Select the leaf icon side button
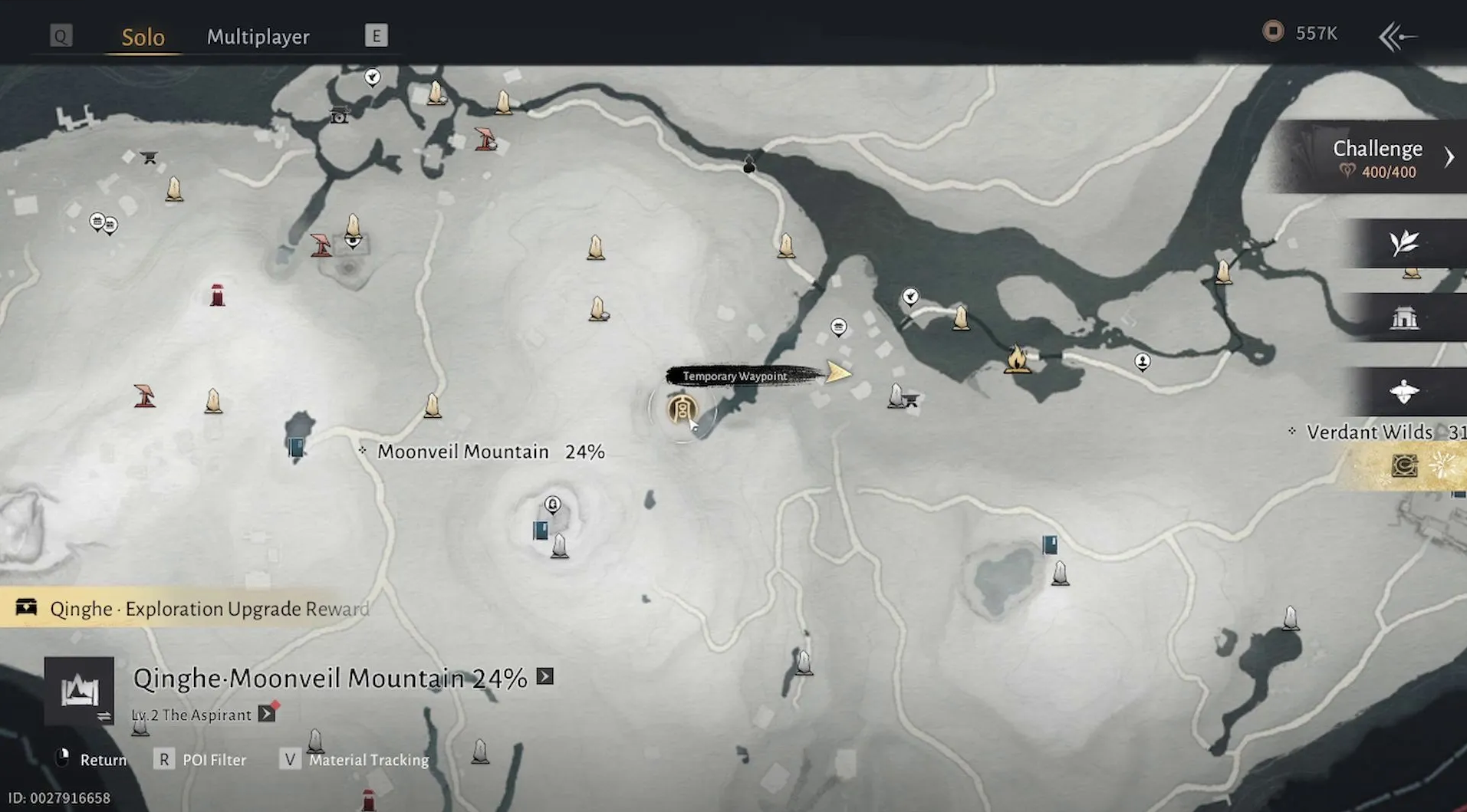This screenshot has width=1467, height=812. pos(1404,243)
